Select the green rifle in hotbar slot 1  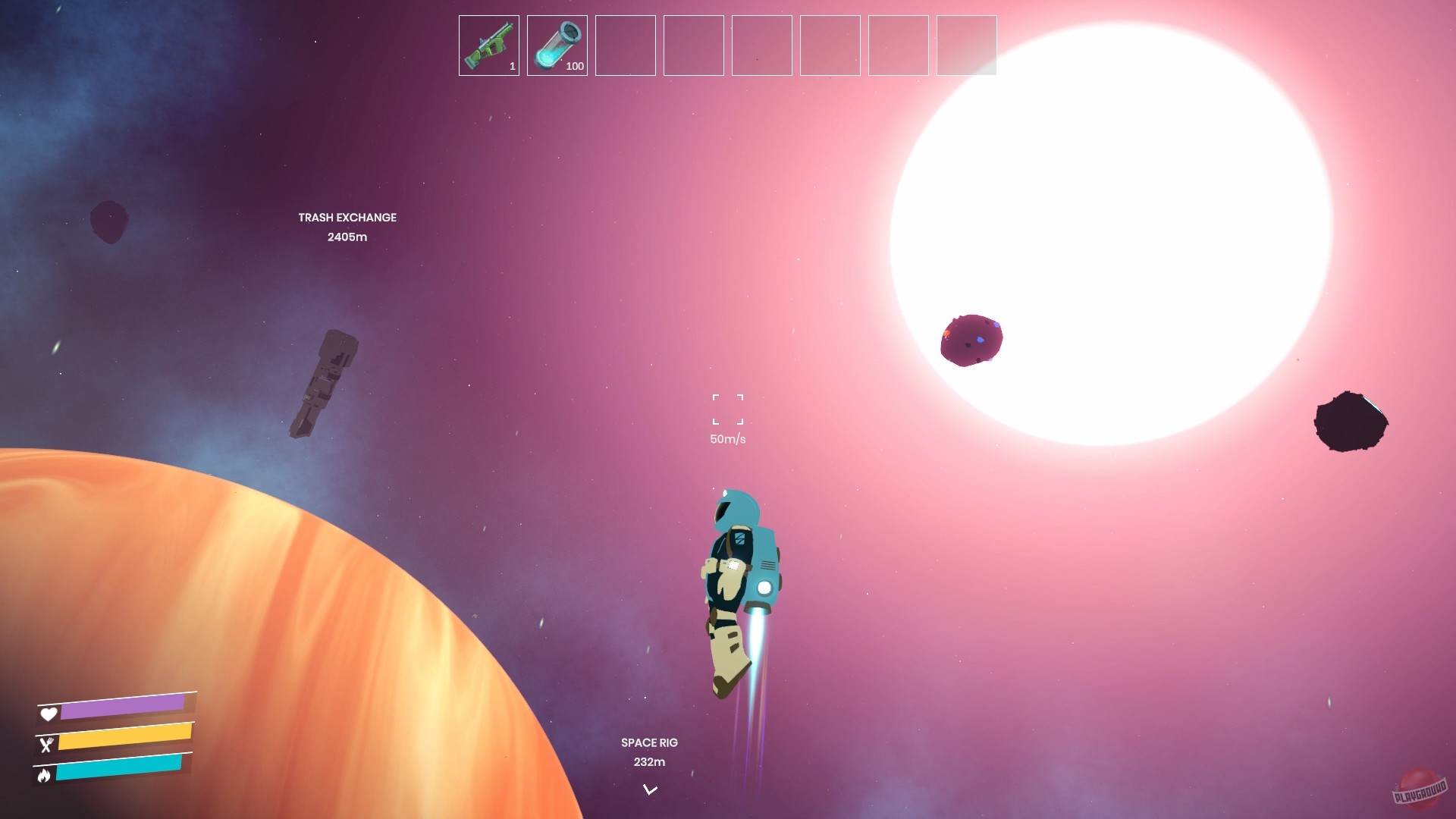488,45
